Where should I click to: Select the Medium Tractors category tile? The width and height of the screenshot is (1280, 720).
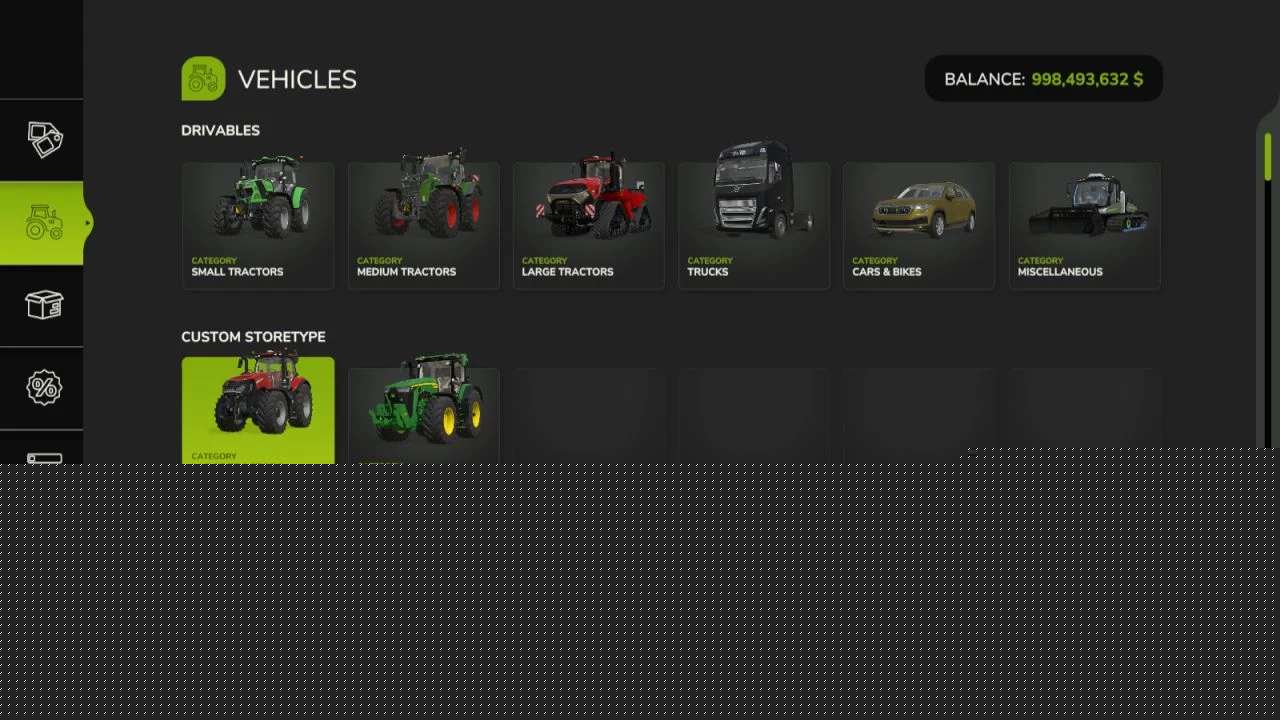tap(423, 226)
